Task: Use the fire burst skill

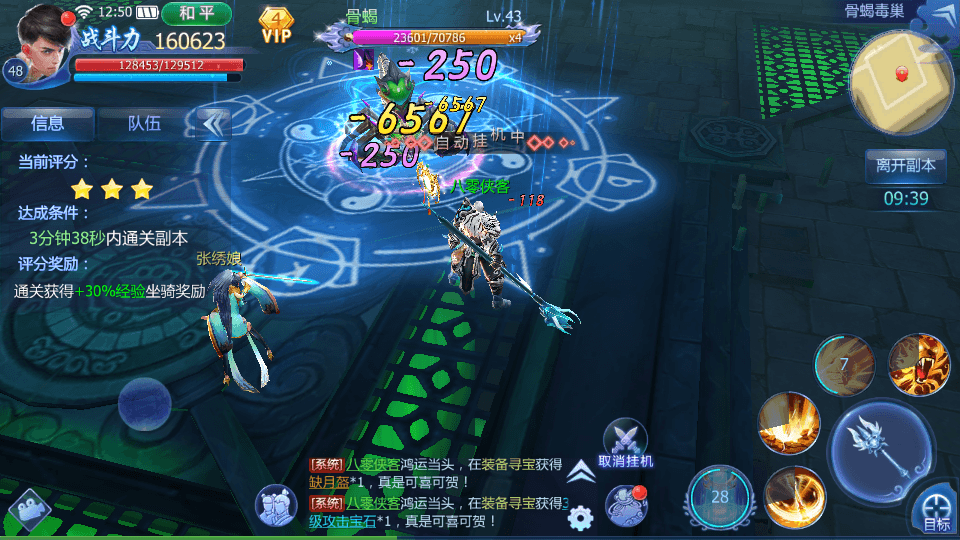Action: click(789, 422)
